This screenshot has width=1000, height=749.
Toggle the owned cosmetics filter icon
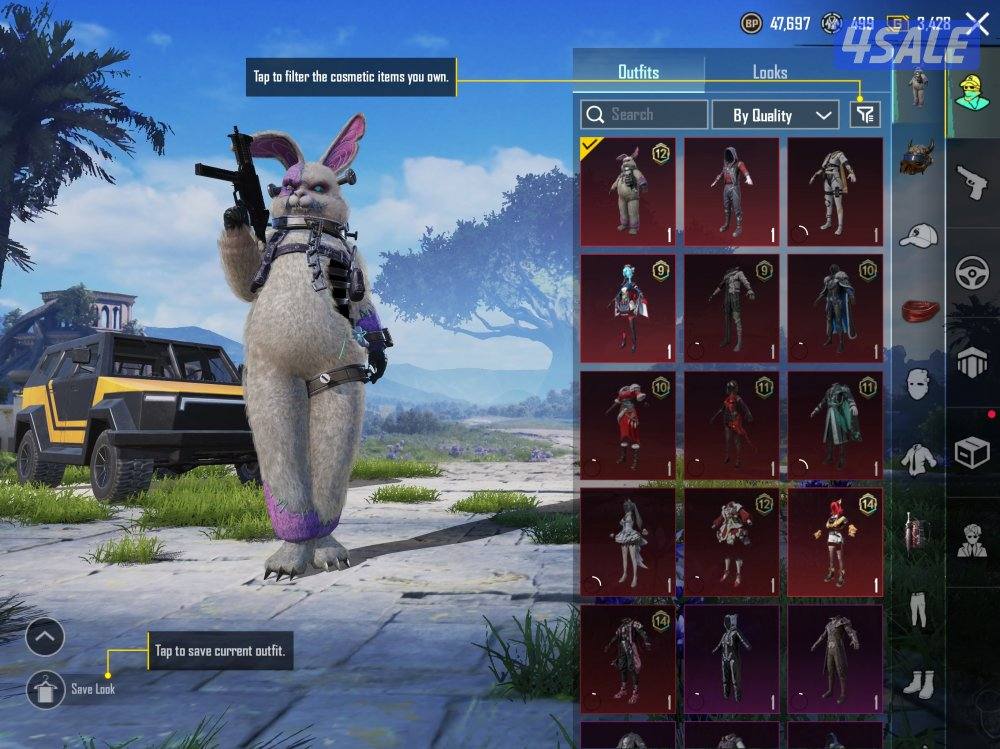pyautogui.click(x=865, y=115)
